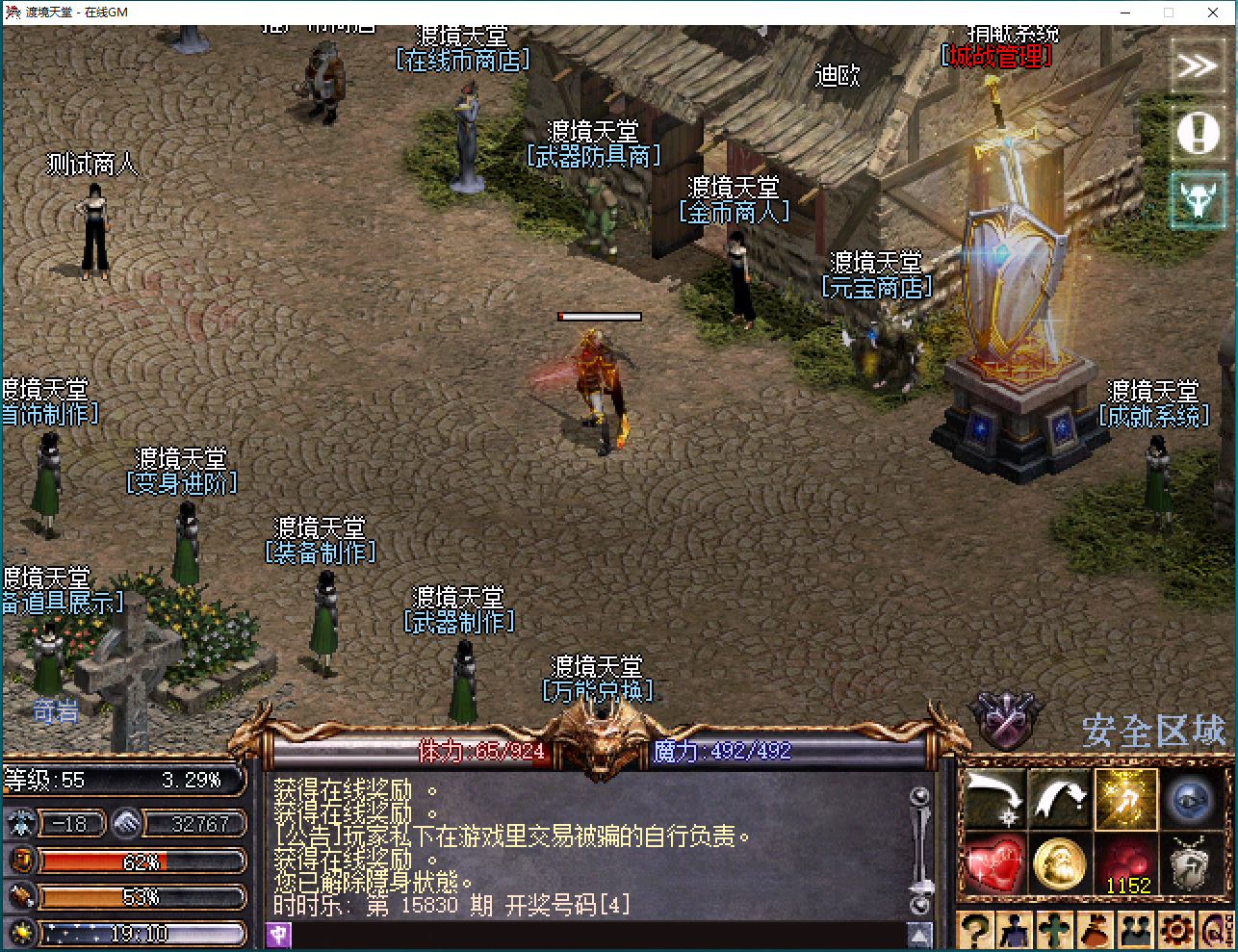
Task: Open the character silhouette menu
Action: click(1015, 931)
